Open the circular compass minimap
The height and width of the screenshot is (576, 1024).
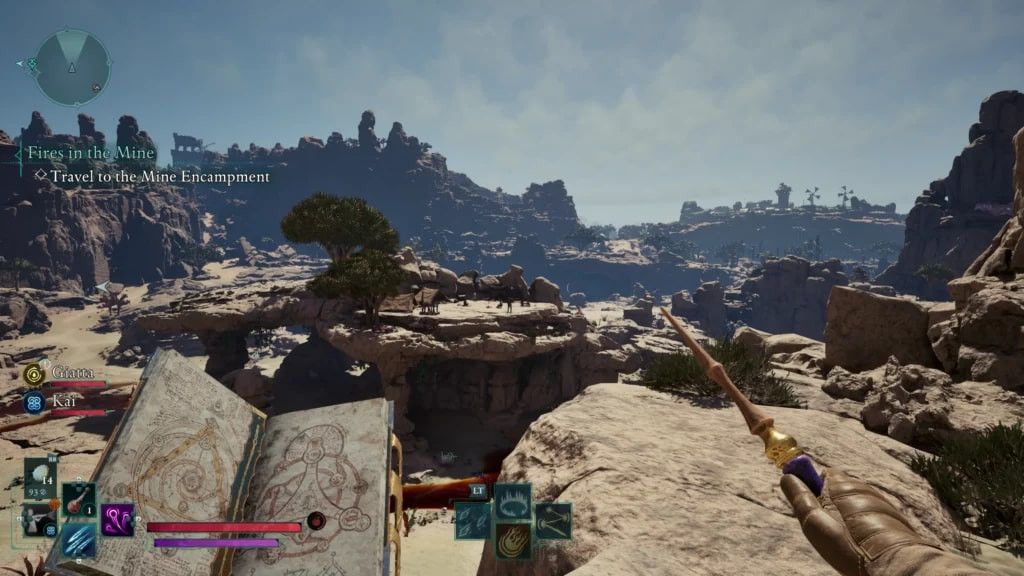(x=72, y=67)
